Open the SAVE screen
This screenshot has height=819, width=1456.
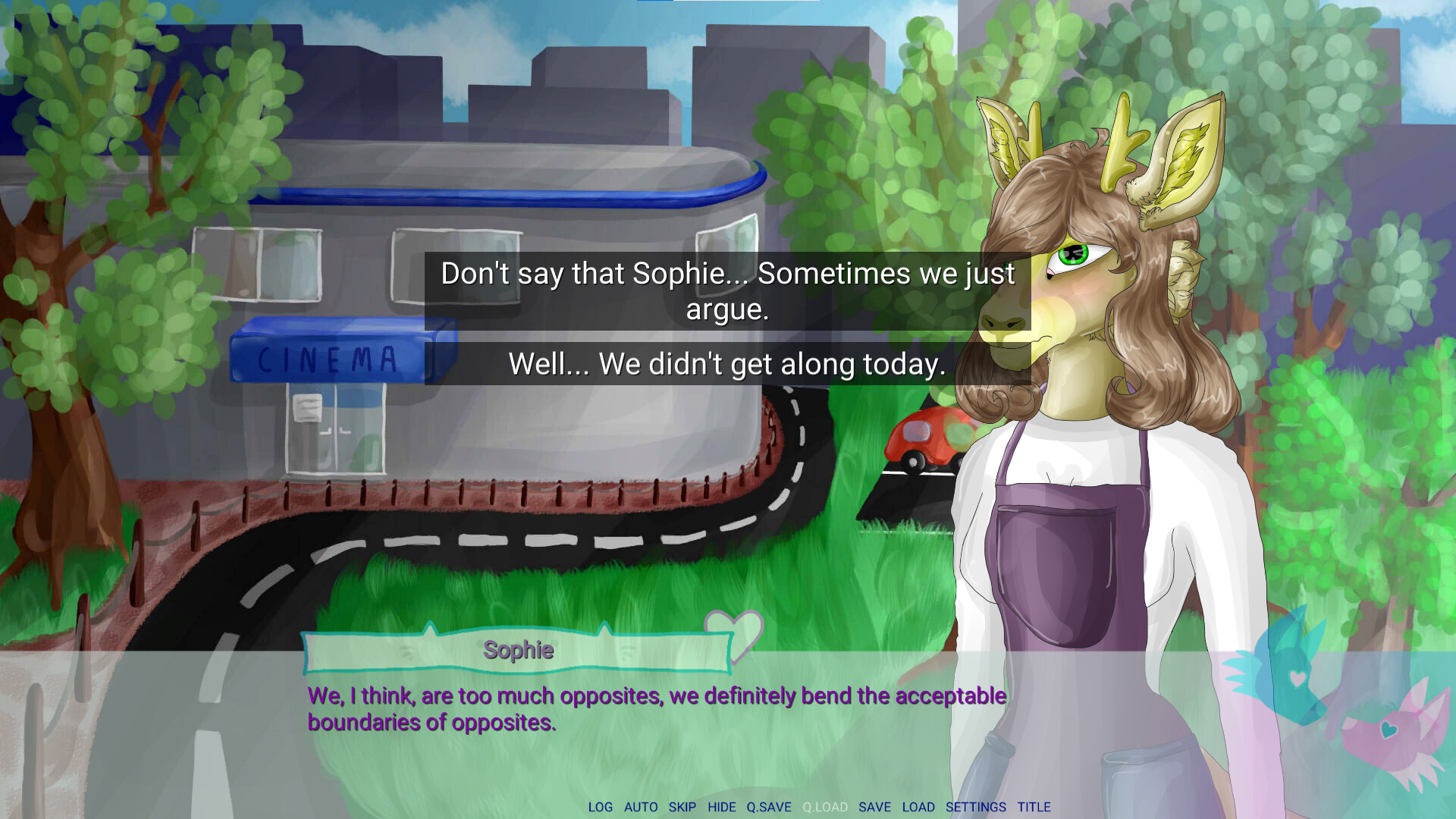pyautogui.click(x=875, y=807)
